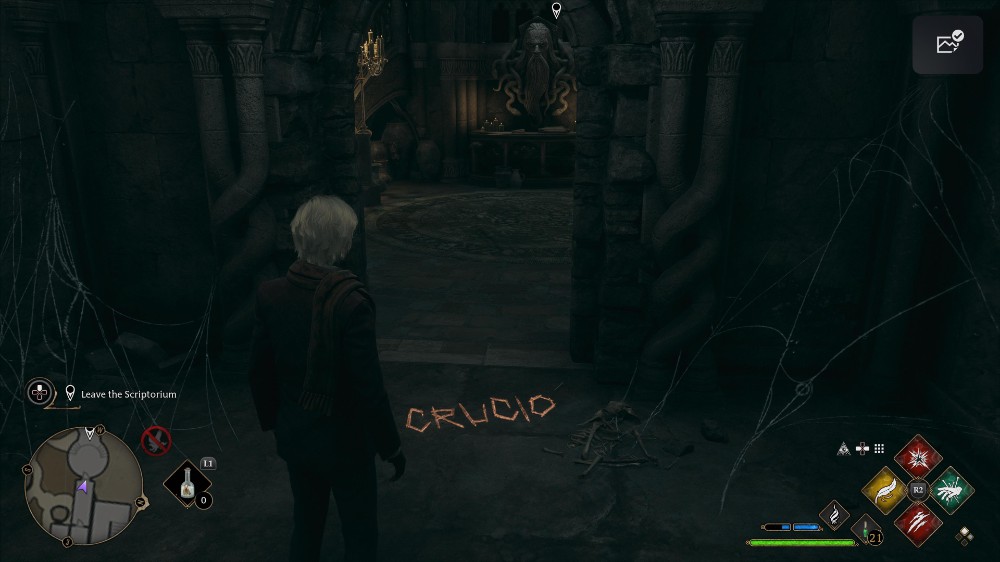Click the crossed-out bird no-flying icon
This screenshot has height=562, width=1000.
pyautogui.click(x=155, y=440)
